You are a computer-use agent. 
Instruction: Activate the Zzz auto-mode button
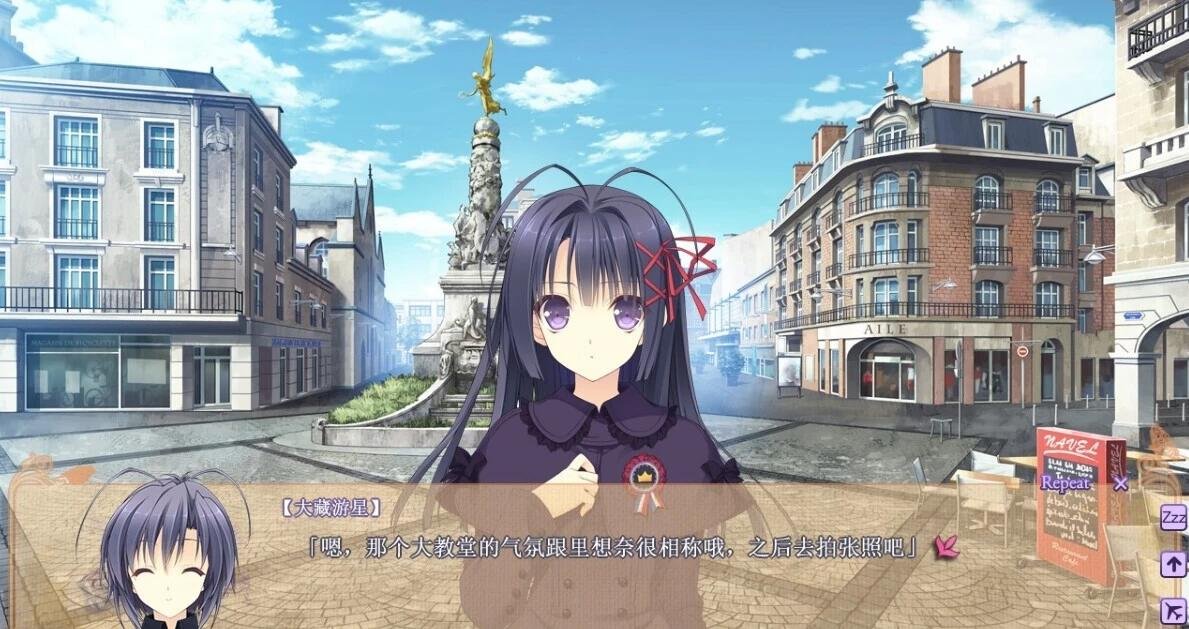pos(1173,518)
